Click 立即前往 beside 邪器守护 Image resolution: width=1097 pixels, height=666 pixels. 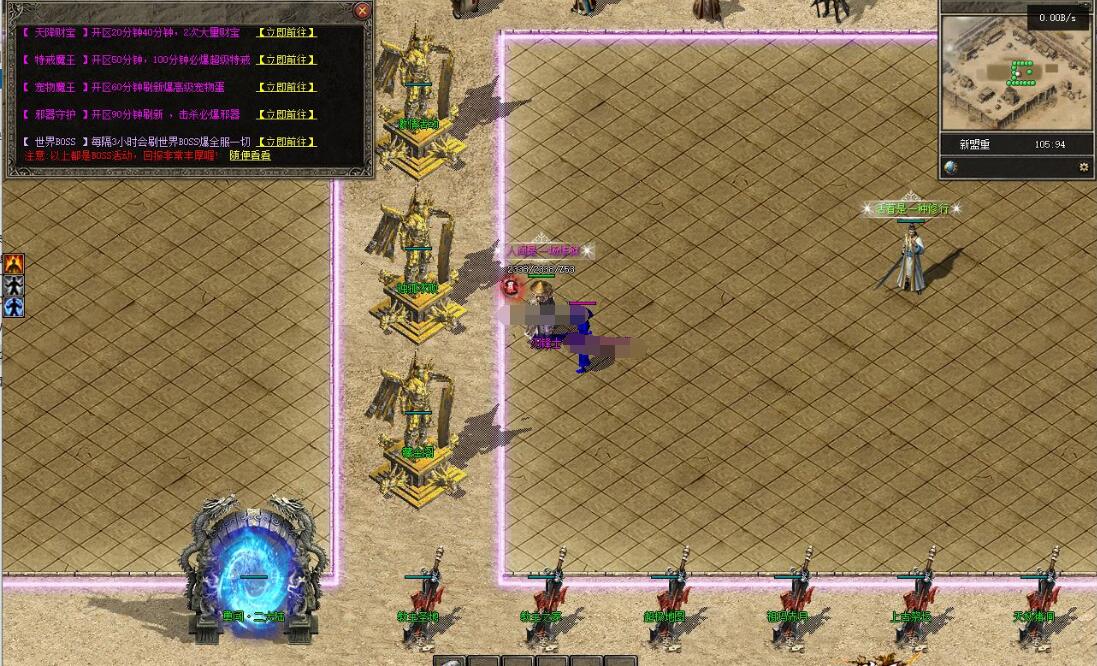point(287,115)
